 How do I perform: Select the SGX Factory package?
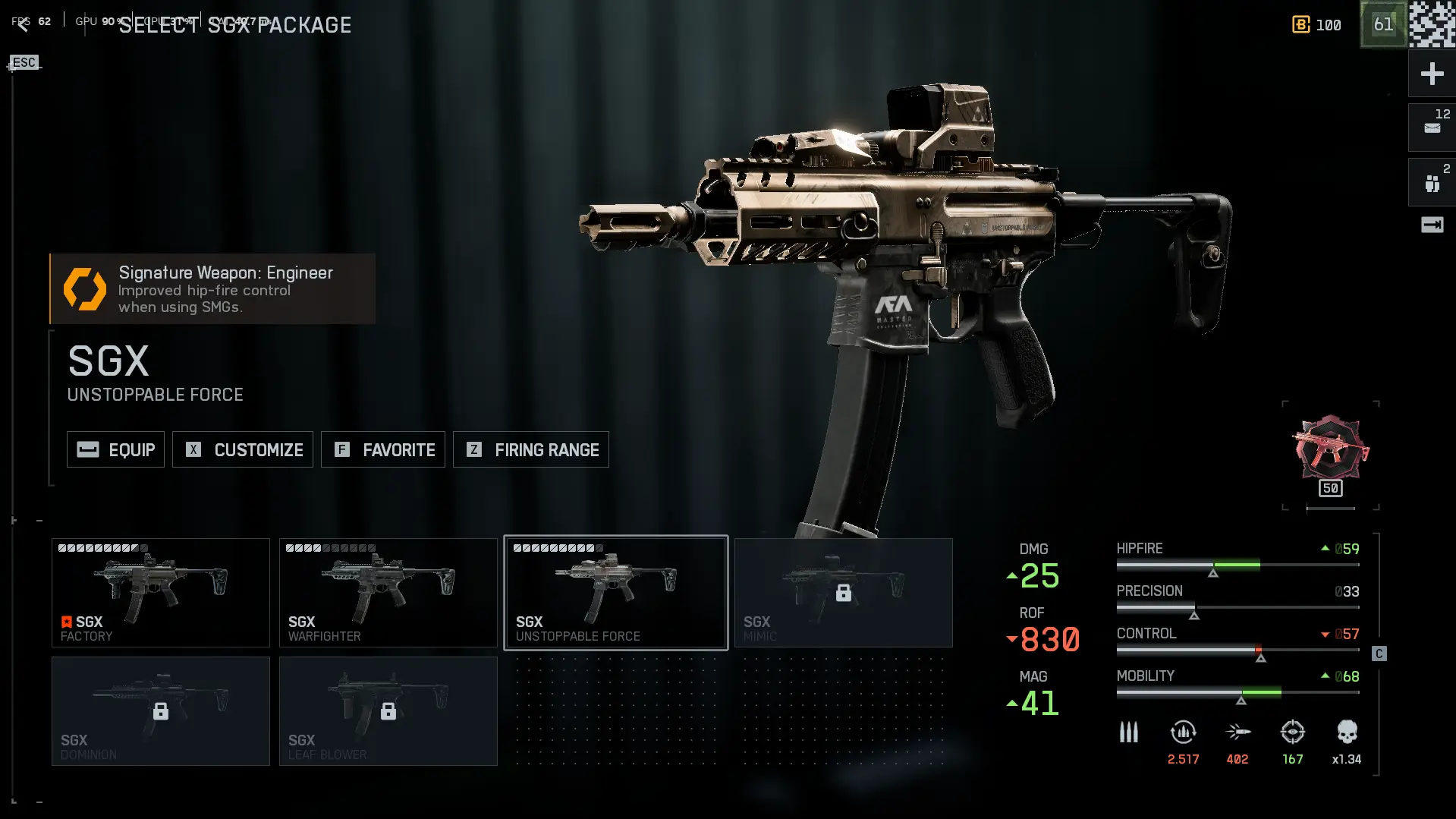[161, 593]
